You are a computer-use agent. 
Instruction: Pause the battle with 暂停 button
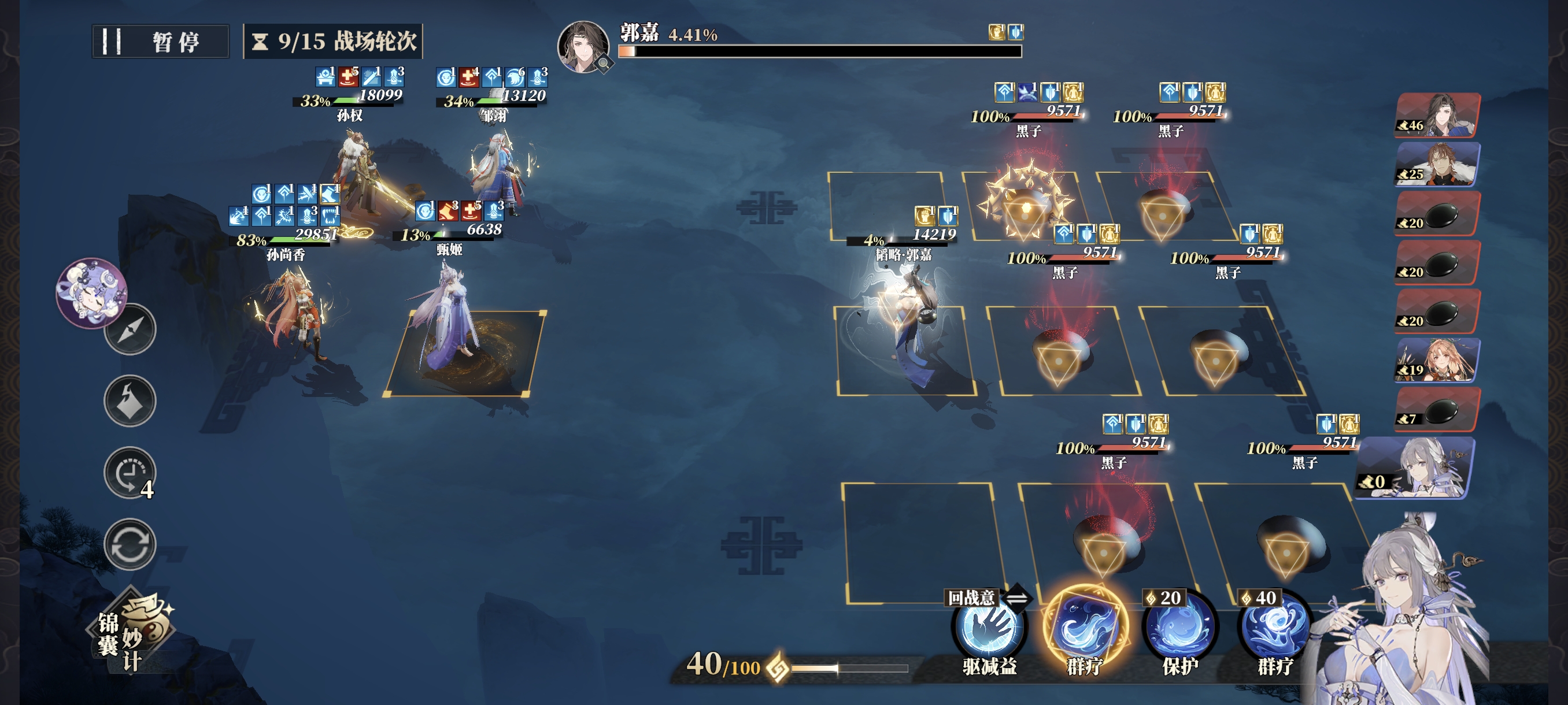160,42
